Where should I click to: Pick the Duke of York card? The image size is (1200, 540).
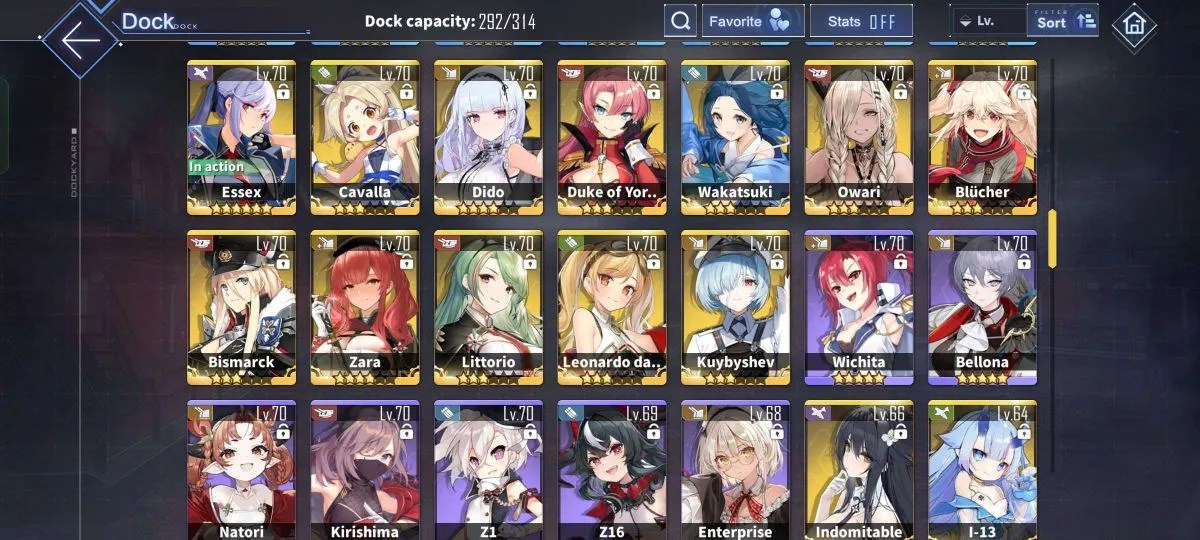[612, 135]
